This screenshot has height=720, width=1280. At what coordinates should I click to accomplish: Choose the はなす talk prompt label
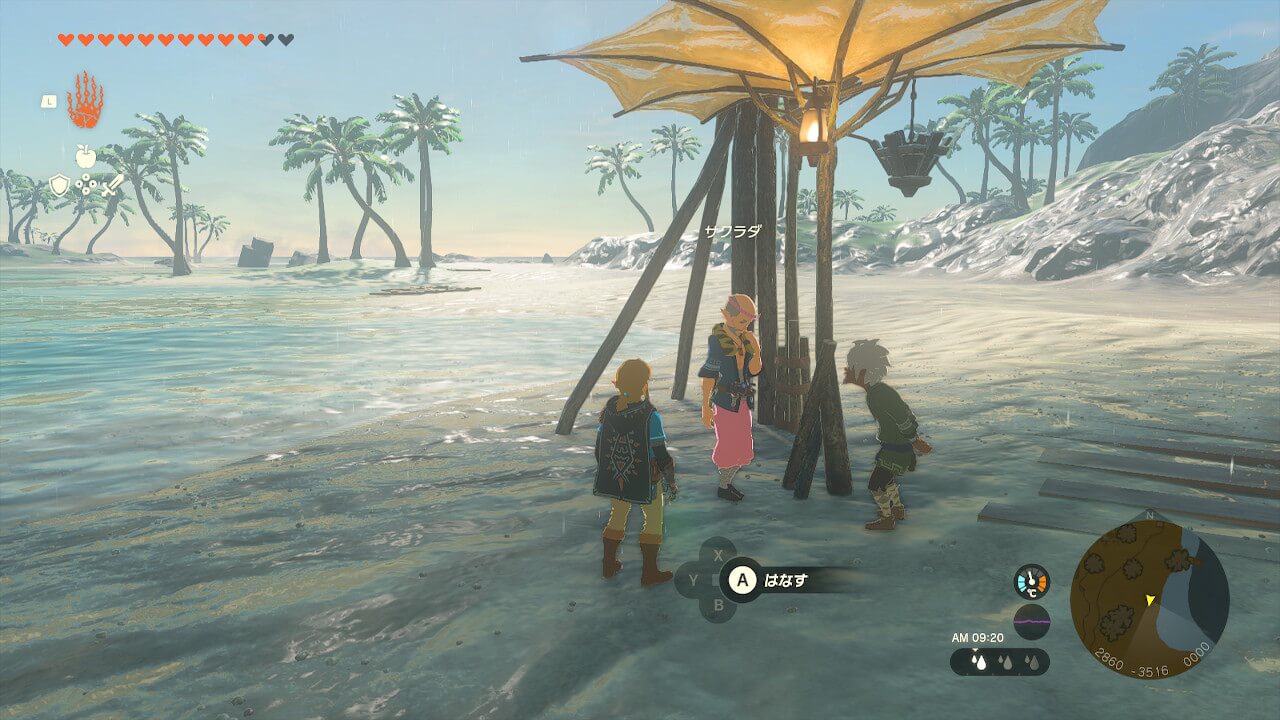click(785, 579)
